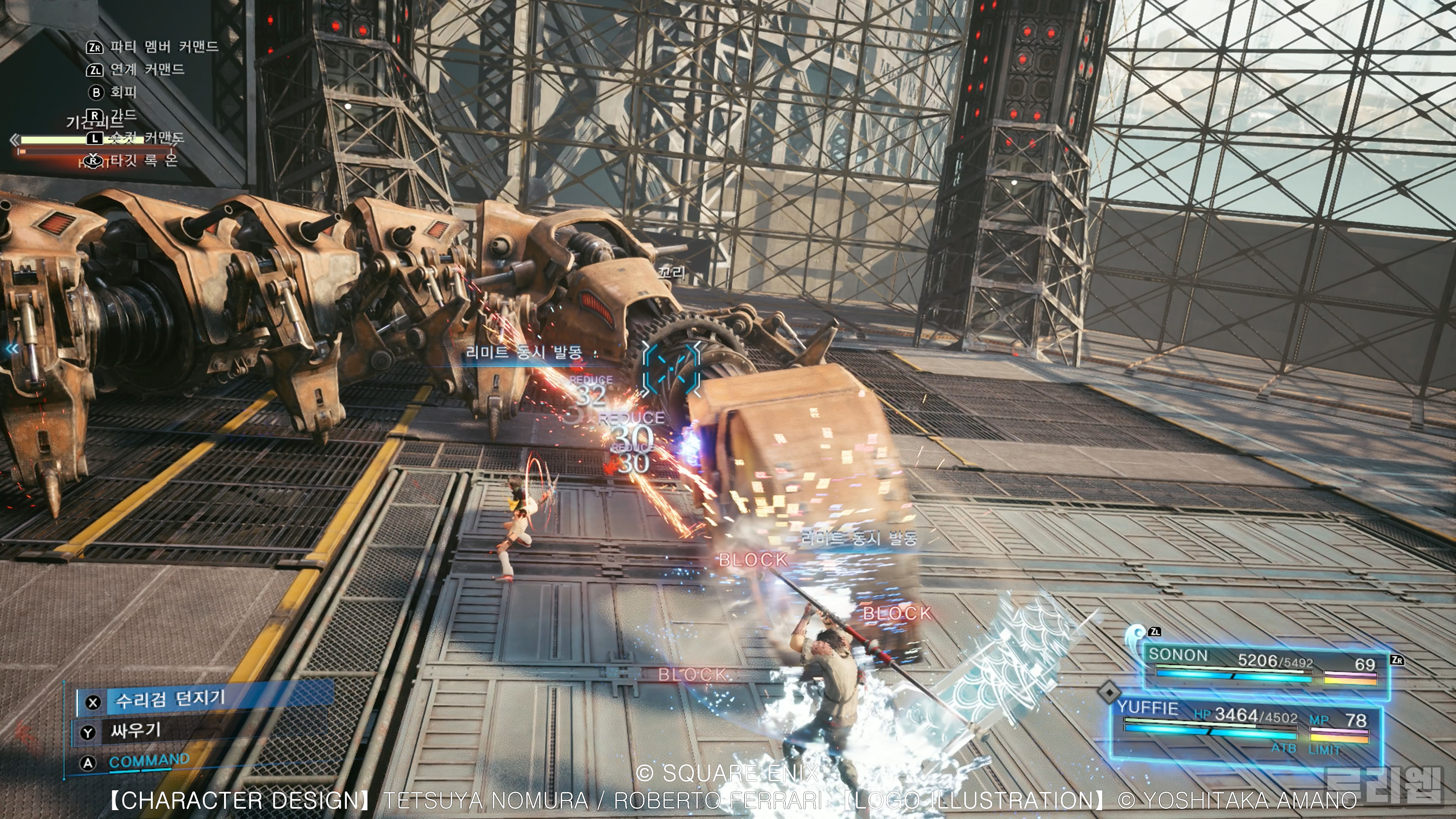Select Sonon's party status panel
1456x819 pixels.
(1264, 666)
